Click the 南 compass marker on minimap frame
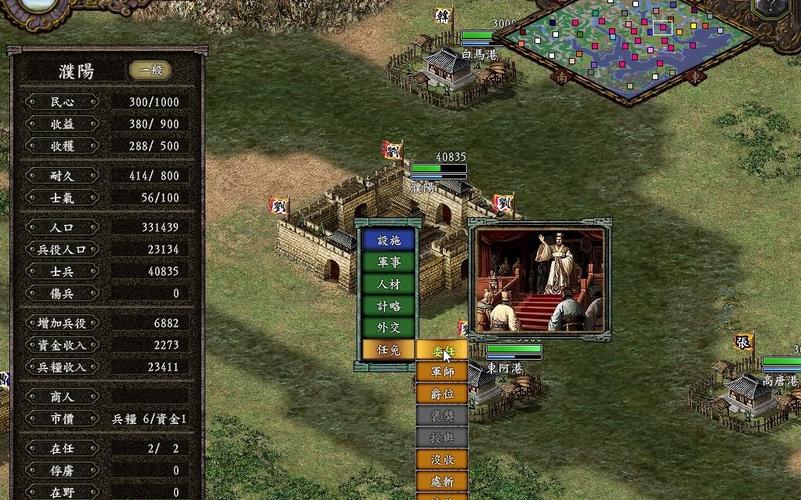This screenshot has width=801, height=500. click(561, 75)
